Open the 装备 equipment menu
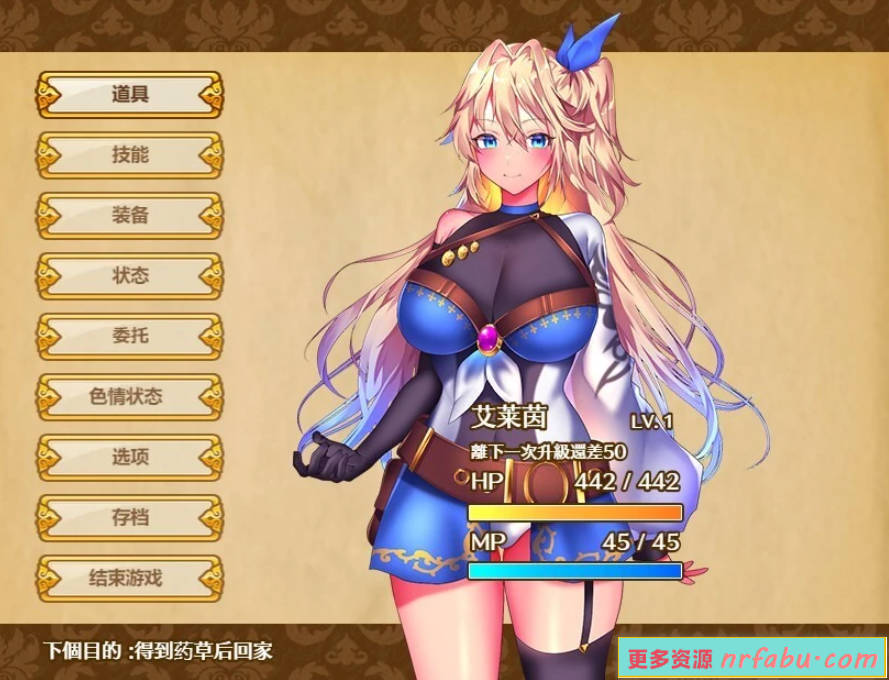This screenshot has height=680, width=889. click(x=130, y=215)
